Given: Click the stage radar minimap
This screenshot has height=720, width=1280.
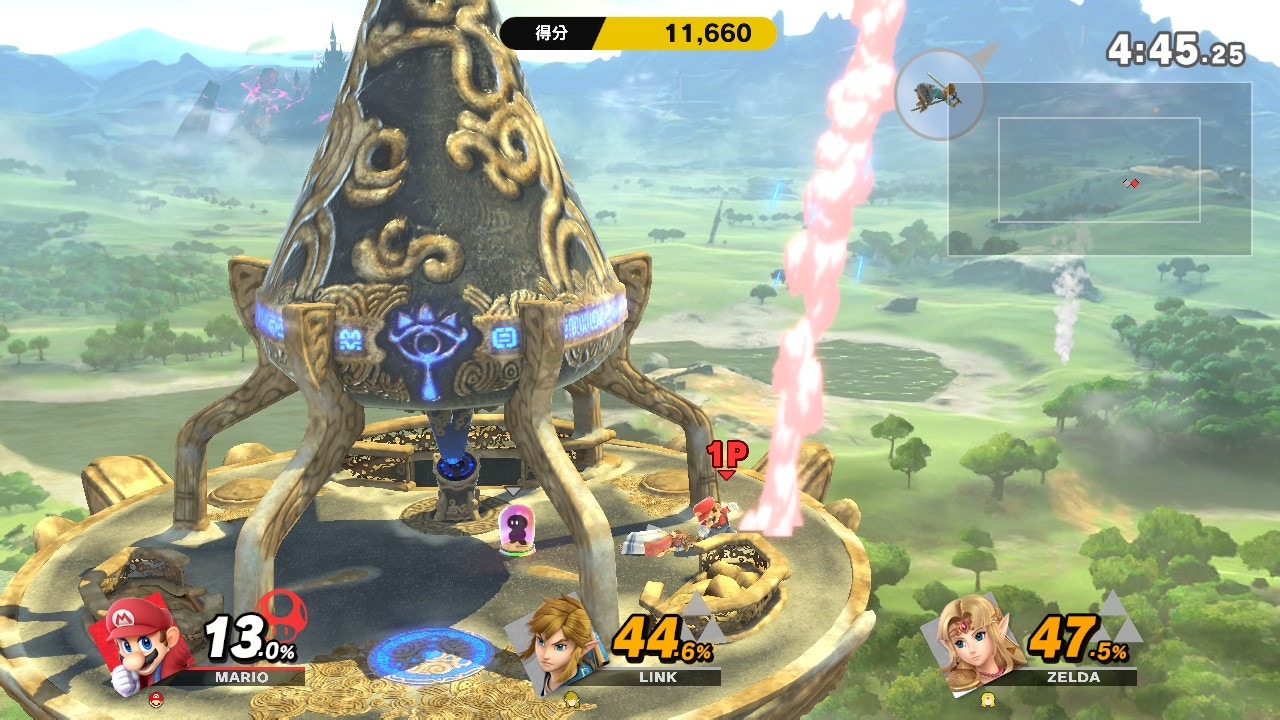Looking at the screenshot, I should 1099,169.
